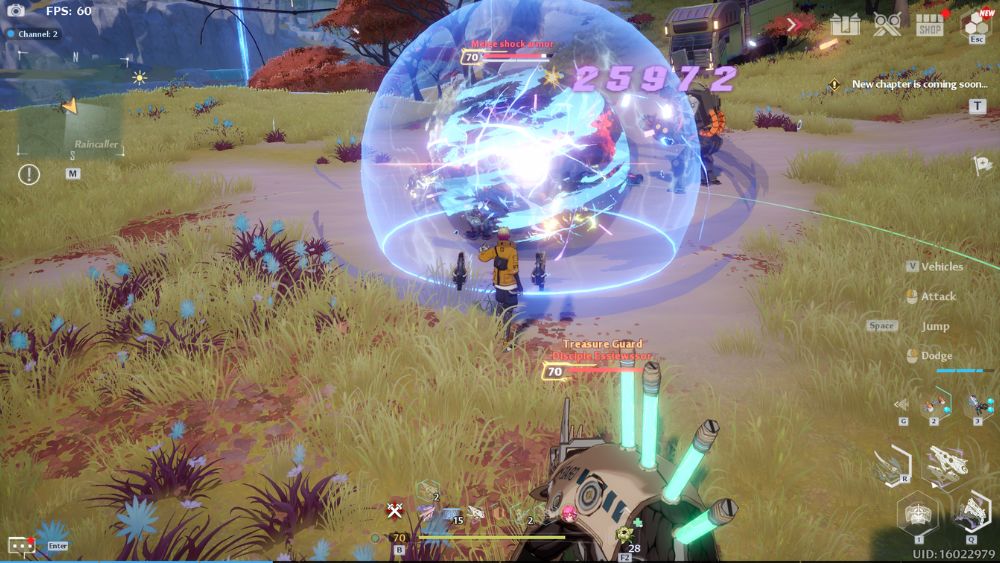Click the exclamation alert icon below minimap
Screen dimensions: 1000x563
pos(29,174)
